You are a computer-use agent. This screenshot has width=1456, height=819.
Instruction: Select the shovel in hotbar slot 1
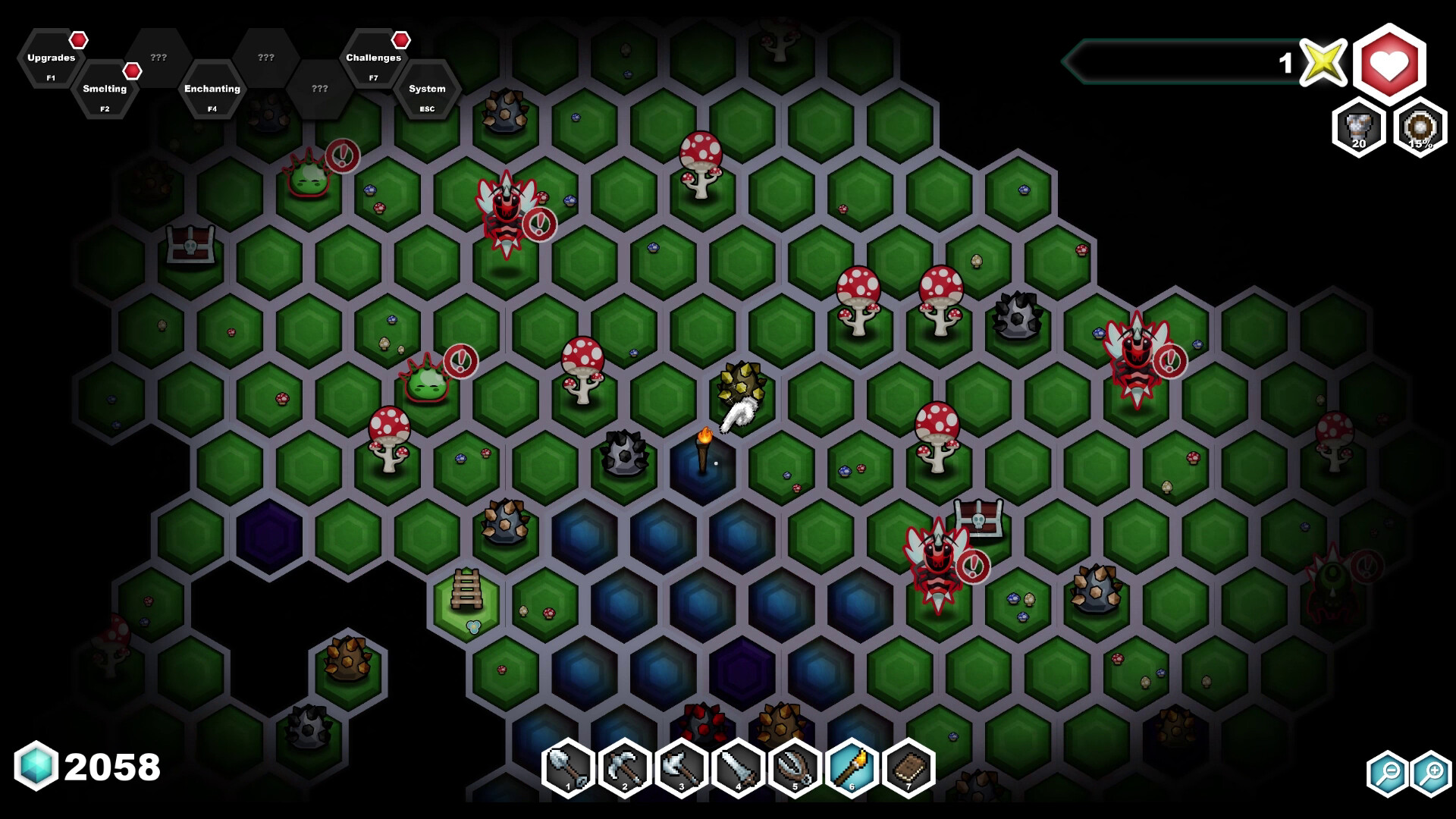(x=567, y=768)
